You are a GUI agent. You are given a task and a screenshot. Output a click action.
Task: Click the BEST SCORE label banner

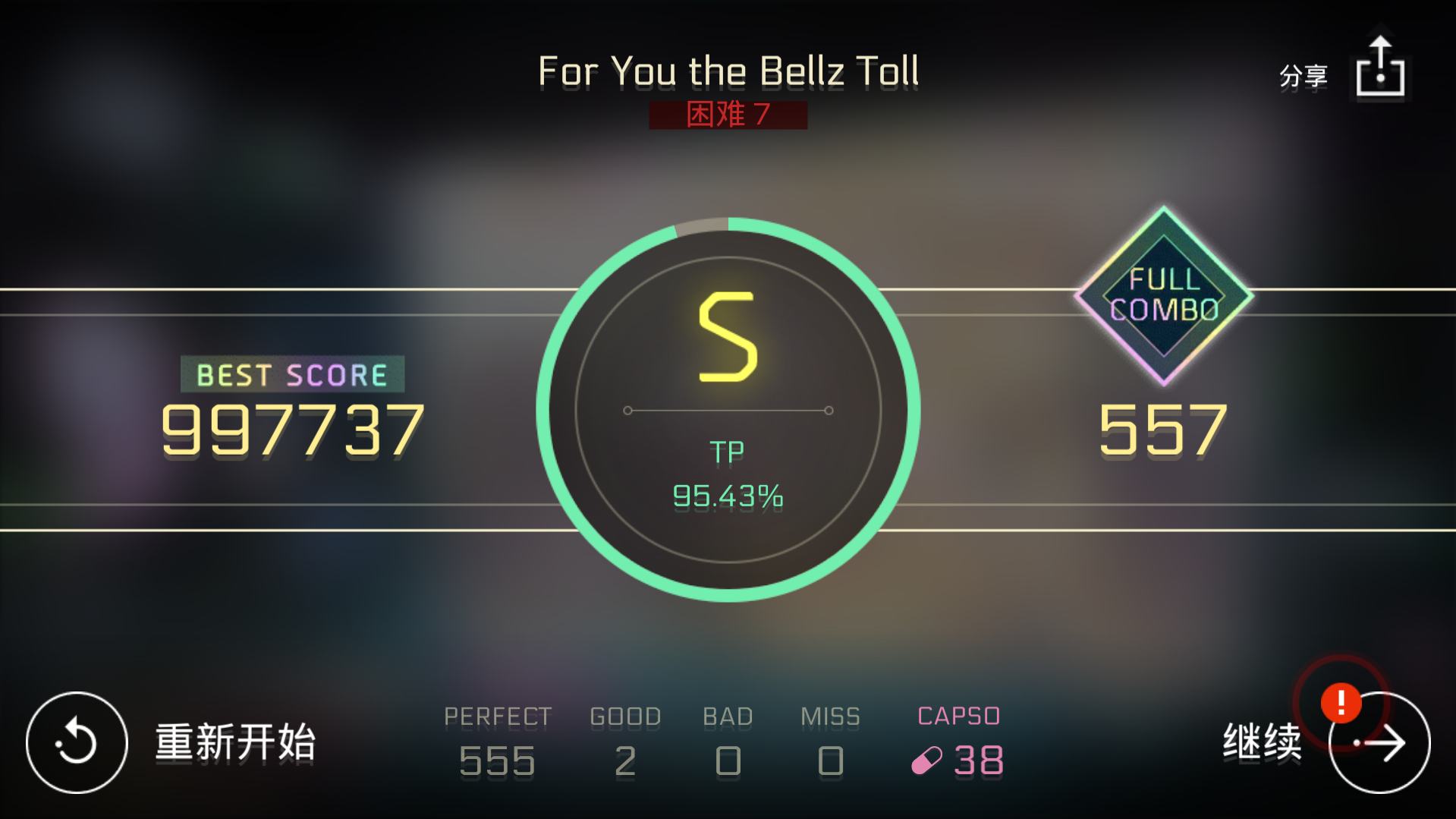tap(291, 373)
